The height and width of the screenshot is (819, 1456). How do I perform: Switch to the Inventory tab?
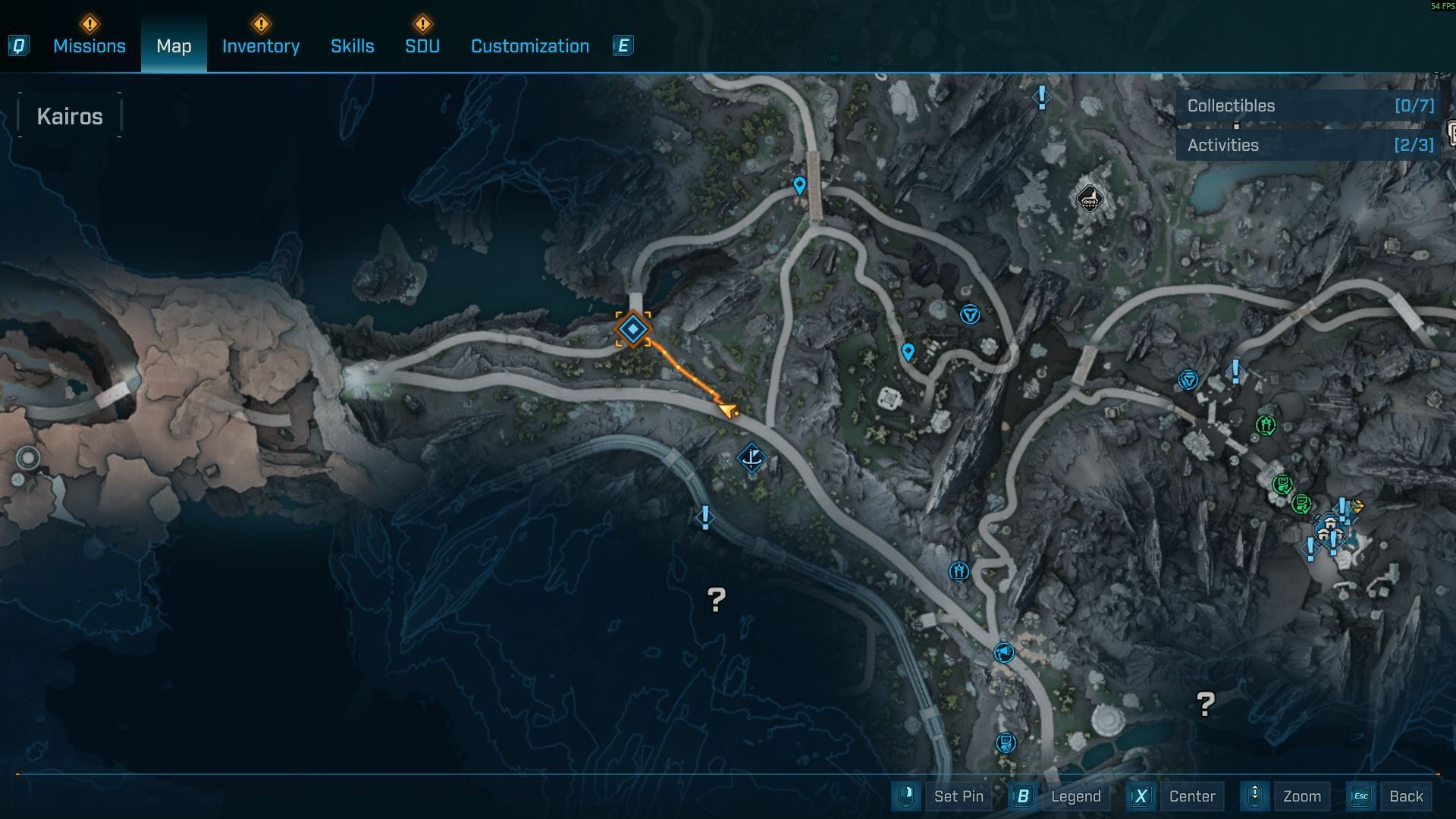(260, 46)
